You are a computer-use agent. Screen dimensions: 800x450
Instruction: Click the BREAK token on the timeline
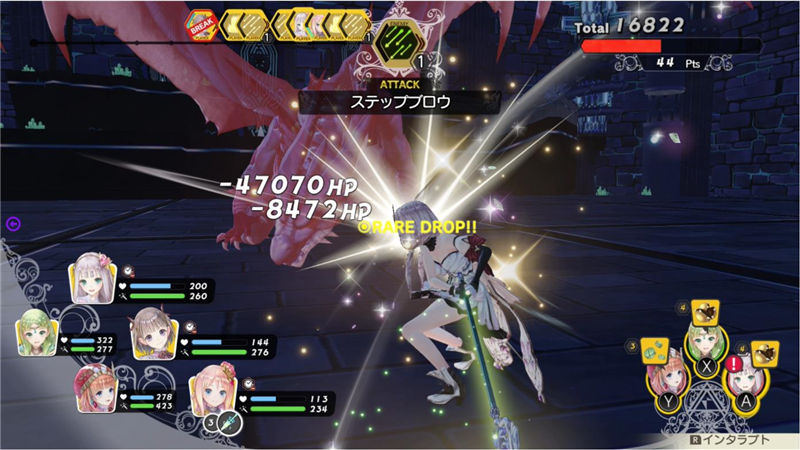coord(198,24)
